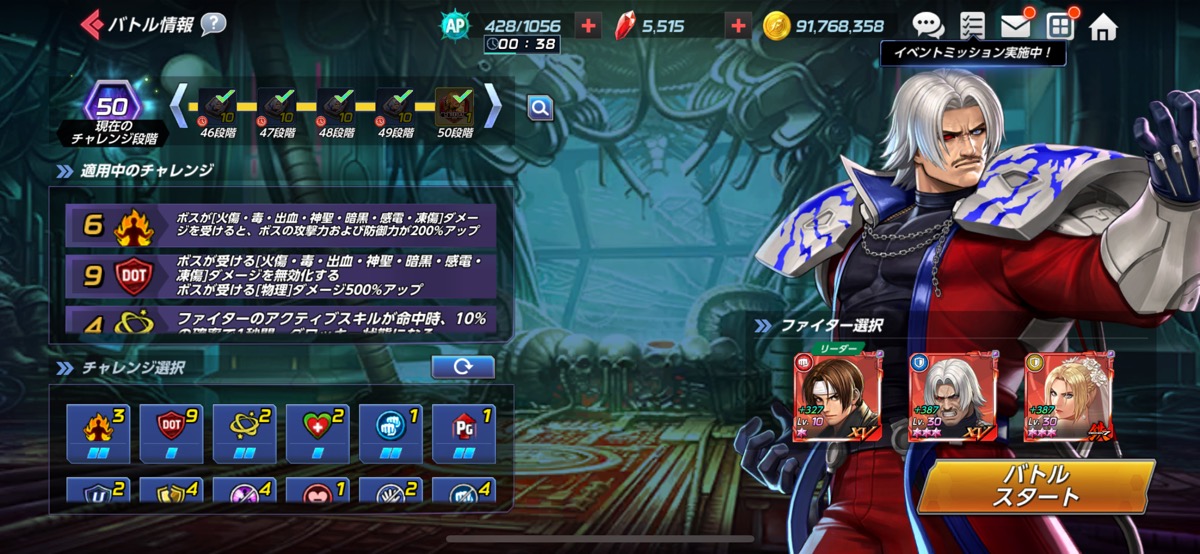Add more AP with the plus button
Screen dimensions: 1200x554
[588, 26]
